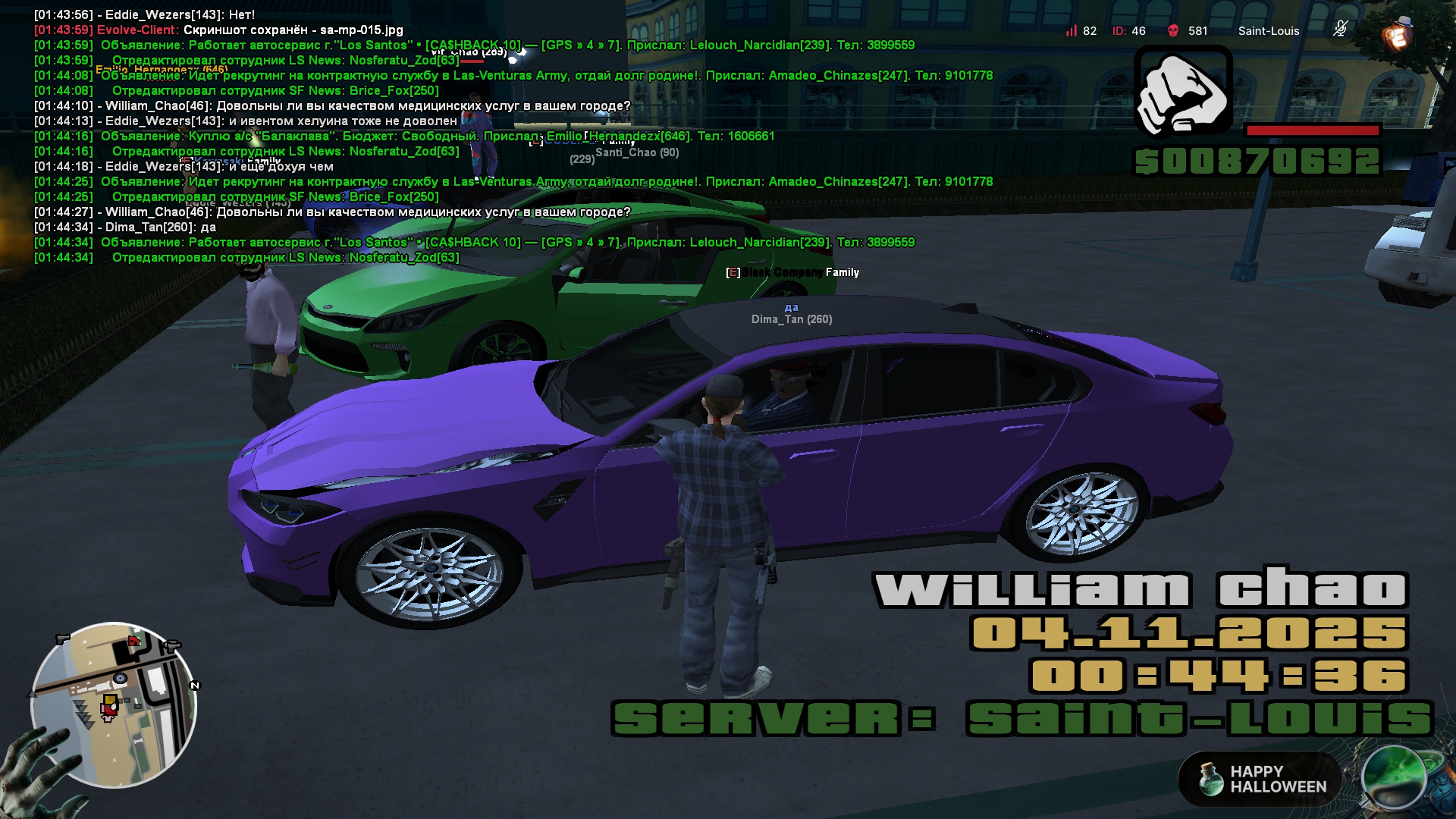Click the magnifying glass cauldron icon
Screen dimensions: 1456x819
click(x=1394, y=777)
